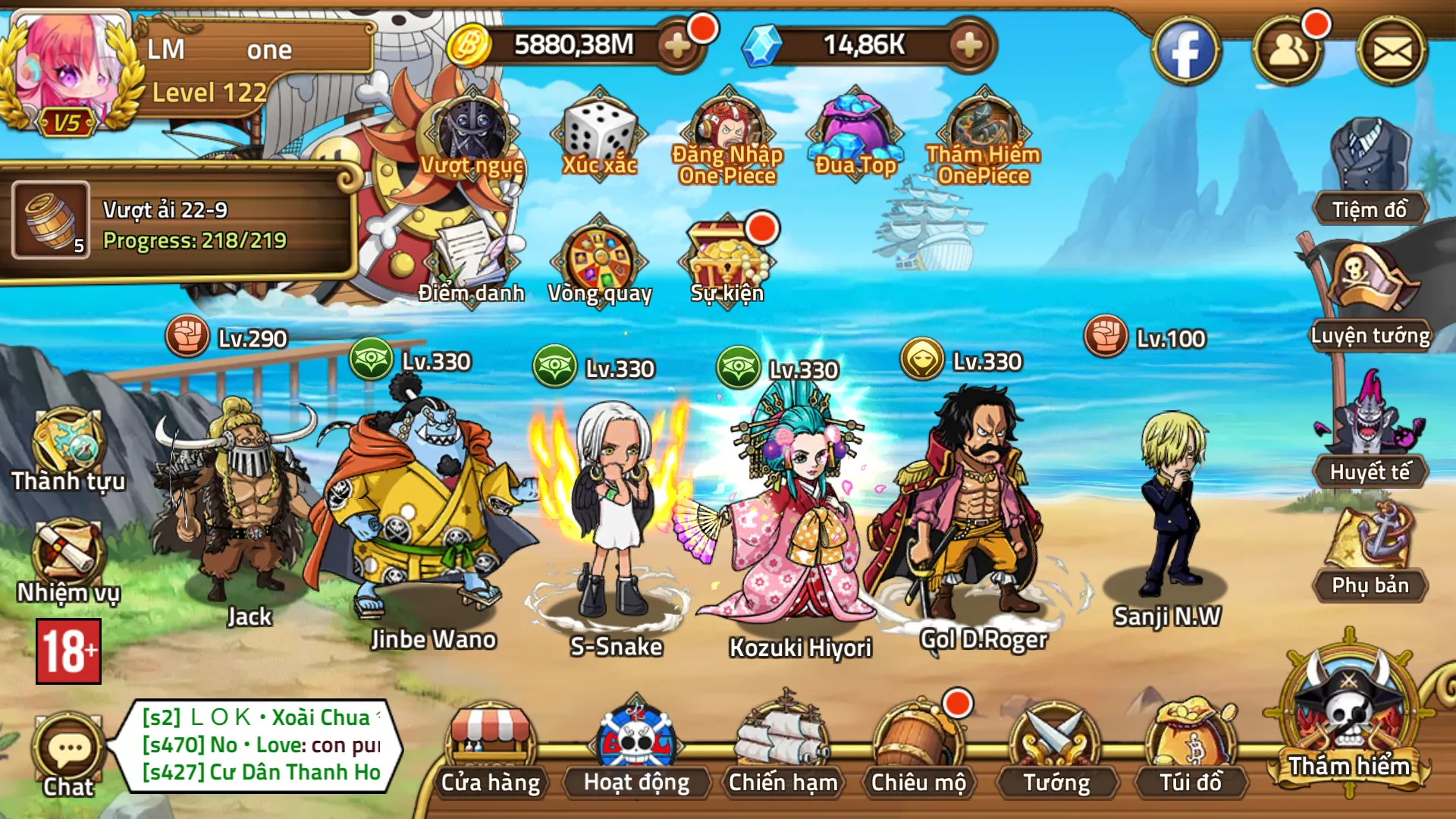Open the Vòng quay lucky wheel

point(601,258)
